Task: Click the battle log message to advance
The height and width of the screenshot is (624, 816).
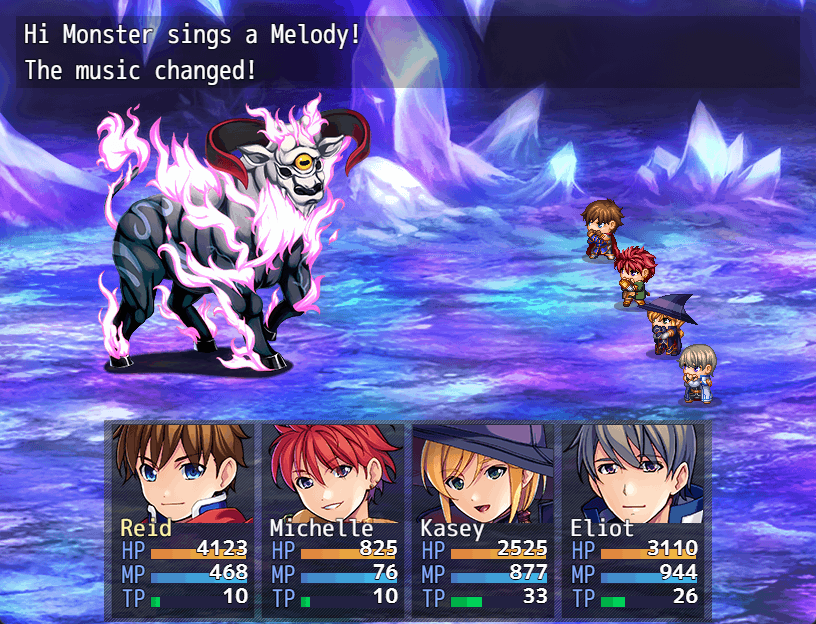Action: point(408,52)
